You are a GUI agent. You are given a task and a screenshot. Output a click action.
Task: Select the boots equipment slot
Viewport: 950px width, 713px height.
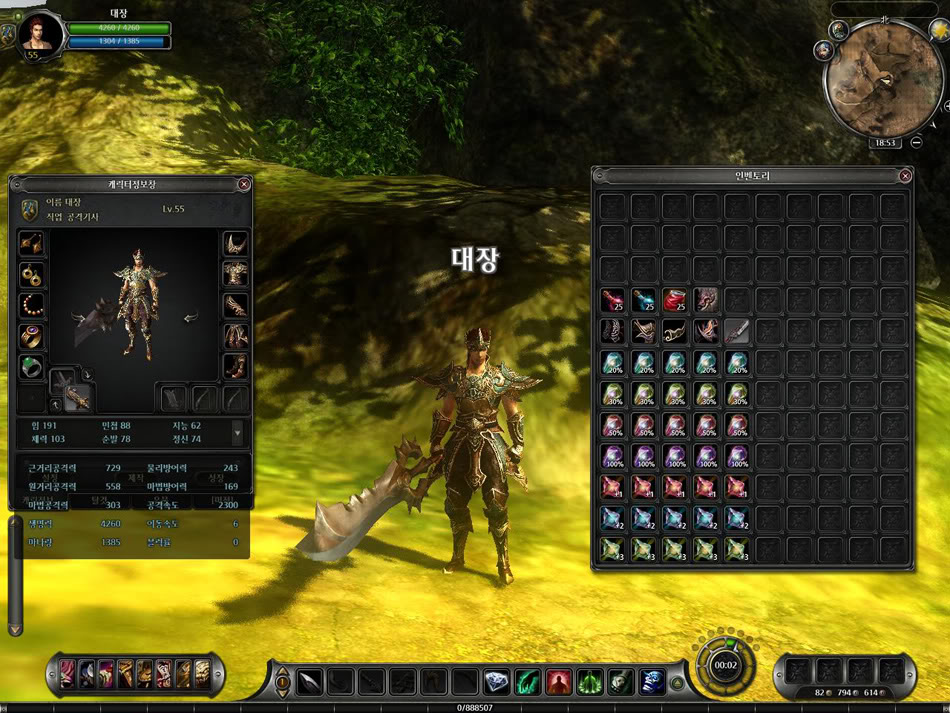click(235, 366)
